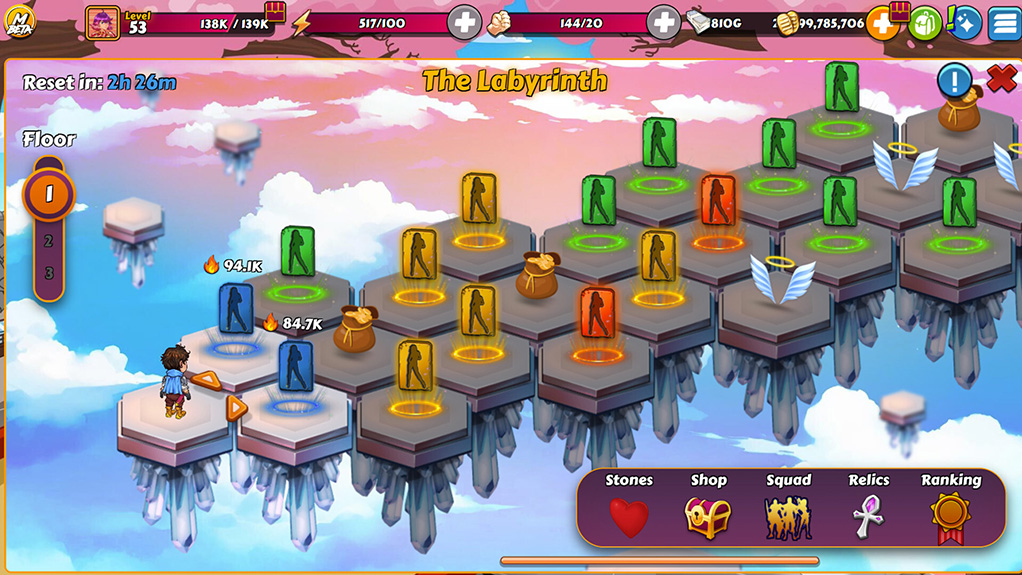The height and width of the screenshot is (575, 1022).
Task: Open the Labyrinth info exclamation button
Action: tap(954, 80)
